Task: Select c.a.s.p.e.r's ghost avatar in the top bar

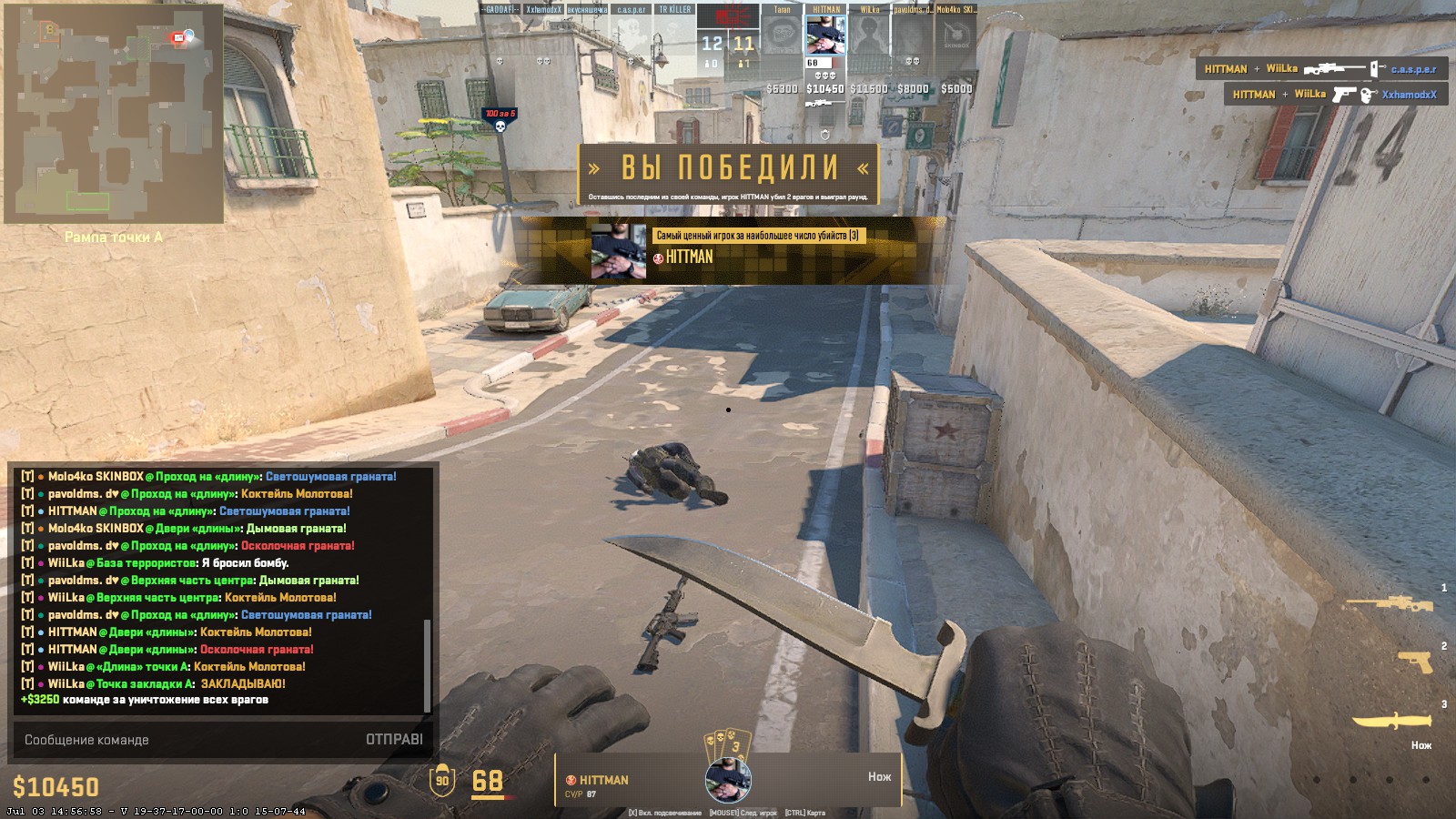Action: click(x=631, y=36)
